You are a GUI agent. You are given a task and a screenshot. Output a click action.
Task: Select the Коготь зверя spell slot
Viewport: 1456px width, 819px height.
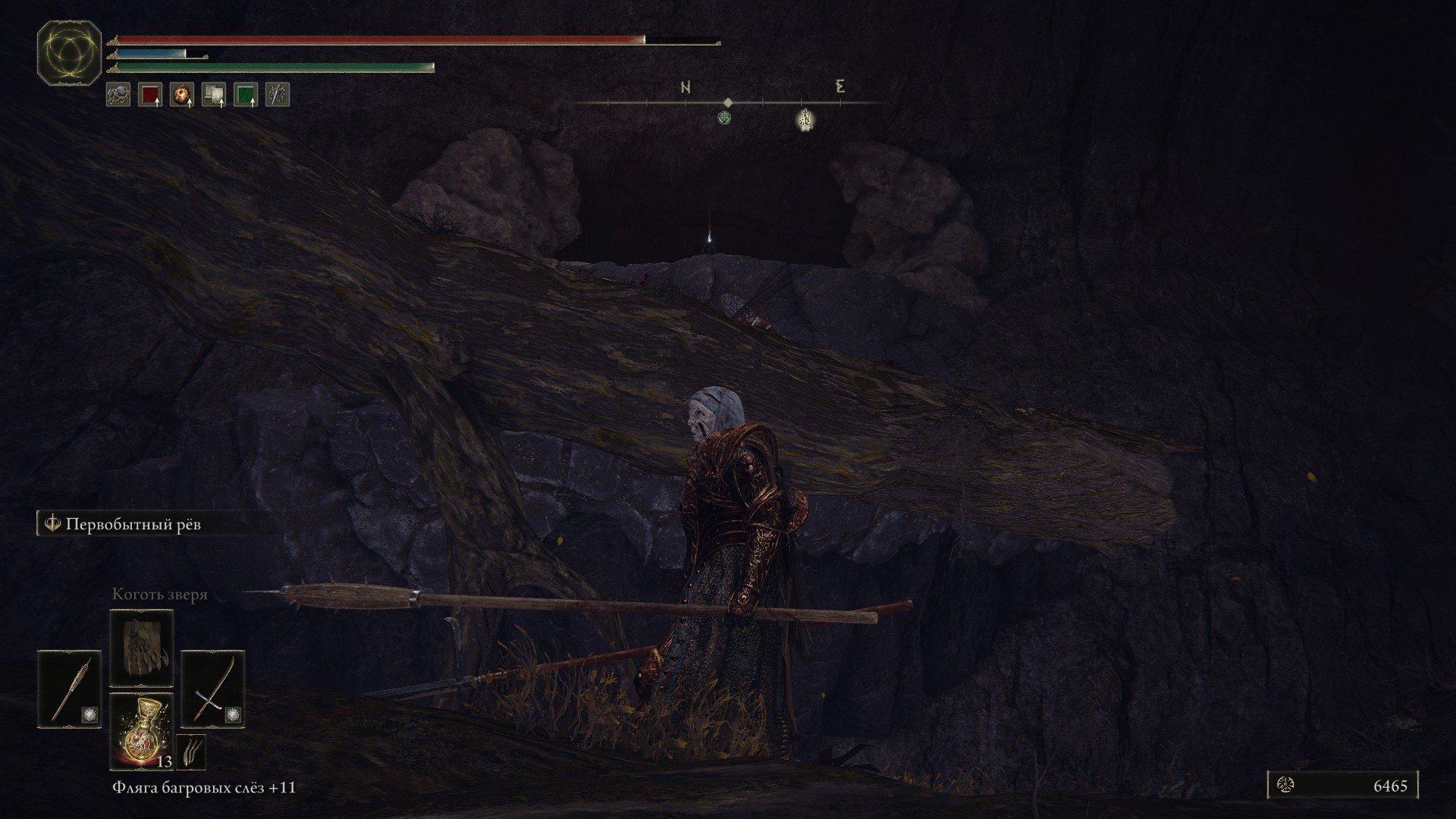pyautogui.click(x=142, y=648)
